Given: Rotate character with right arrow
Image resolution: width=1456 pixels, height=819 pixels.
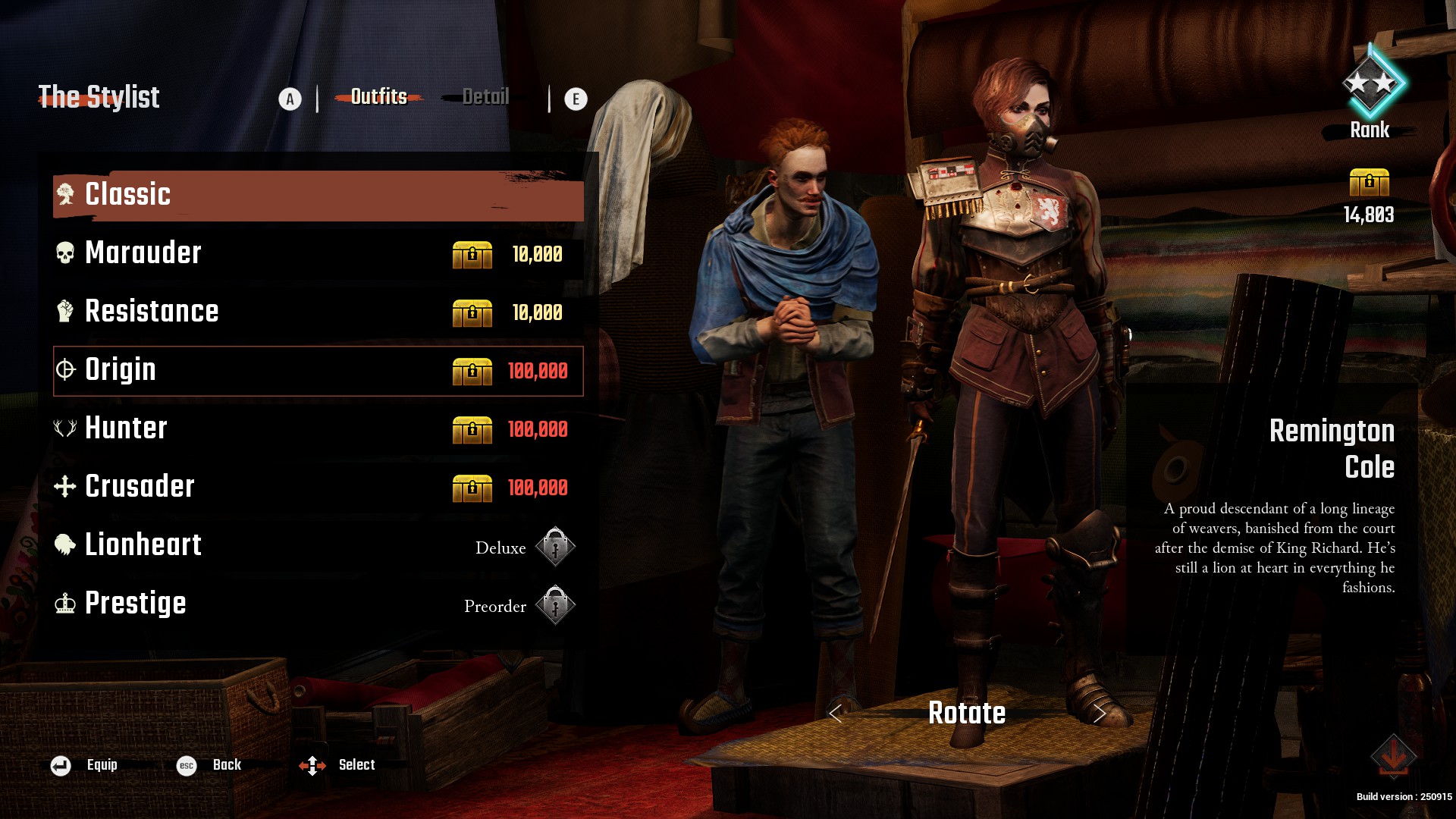Looking at the screenshot, I should (1100, 714).
